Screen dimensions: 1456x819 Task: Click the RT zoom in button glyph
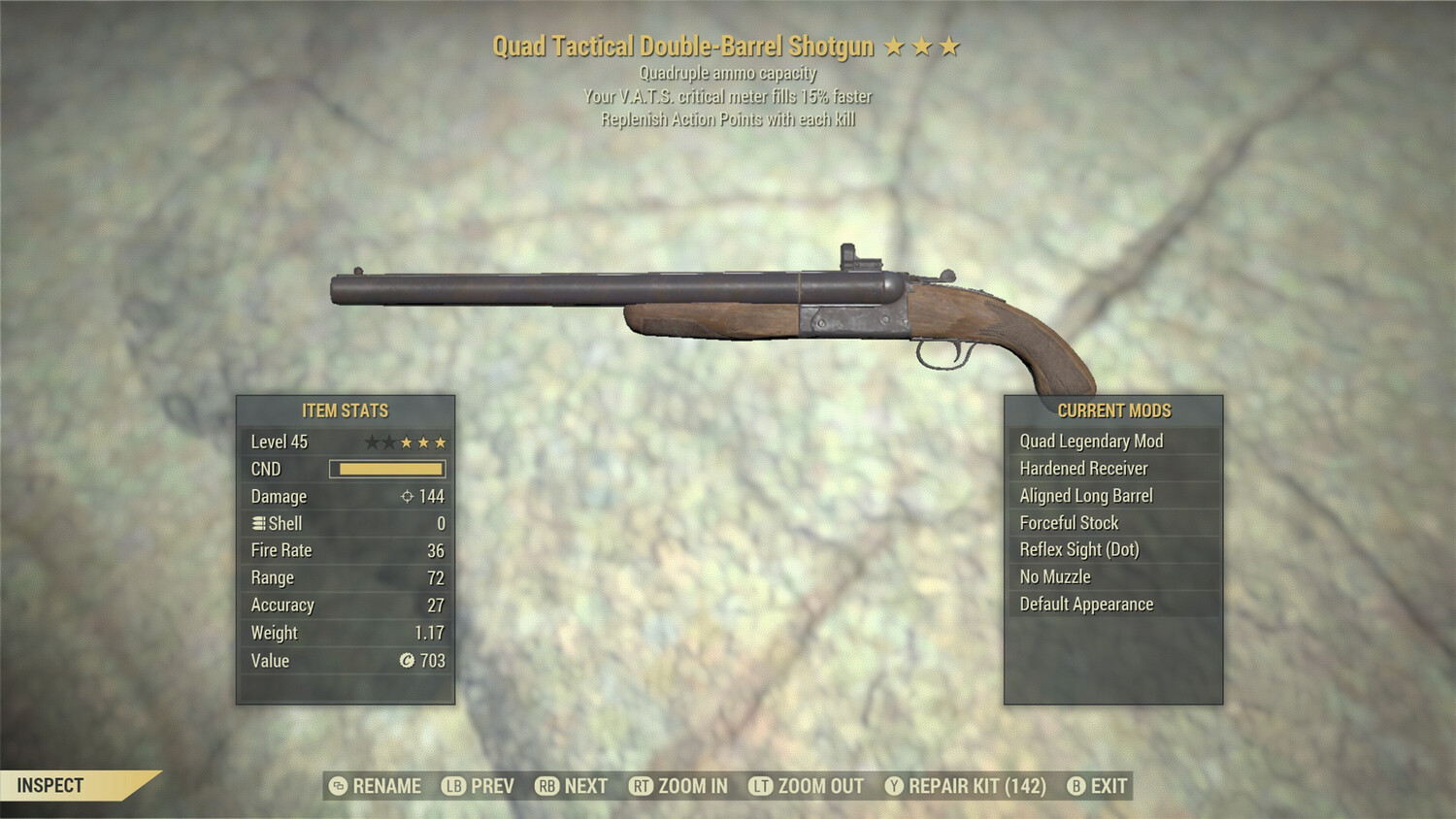[642, 786]
